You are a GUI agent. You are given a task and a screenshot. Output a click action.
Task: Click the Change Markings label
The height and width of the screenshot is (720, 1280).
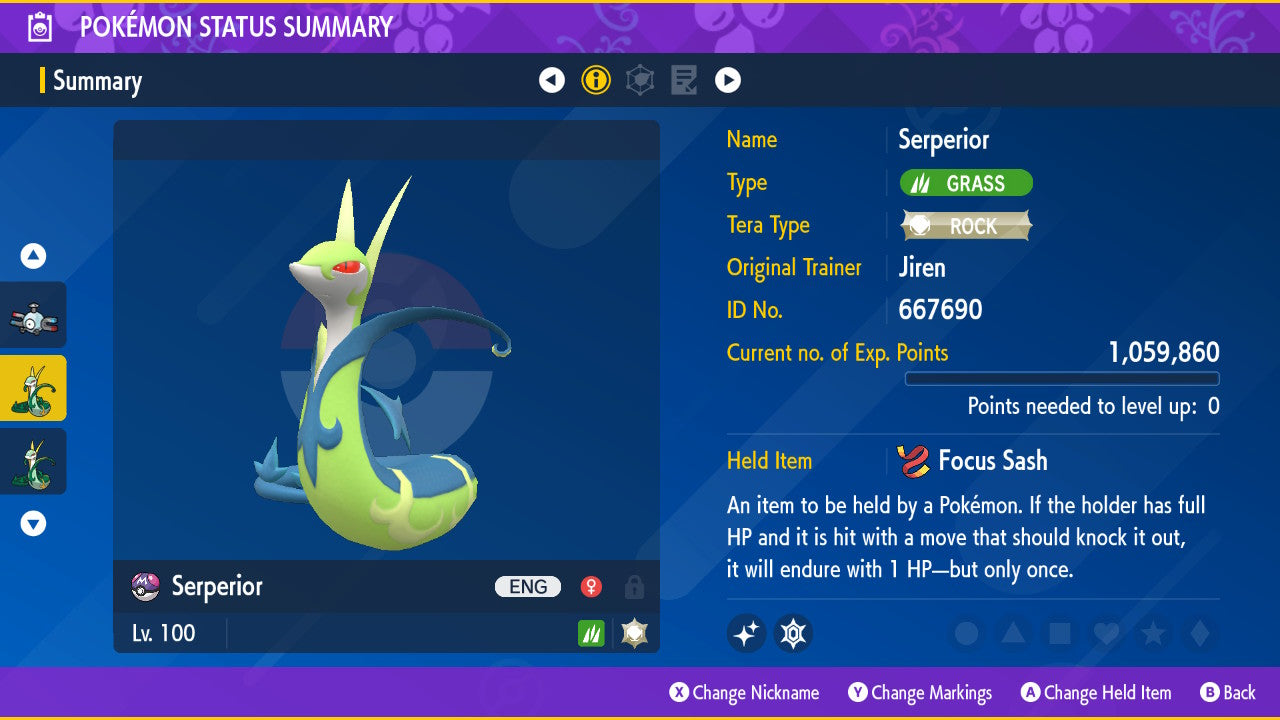point(931,693)
